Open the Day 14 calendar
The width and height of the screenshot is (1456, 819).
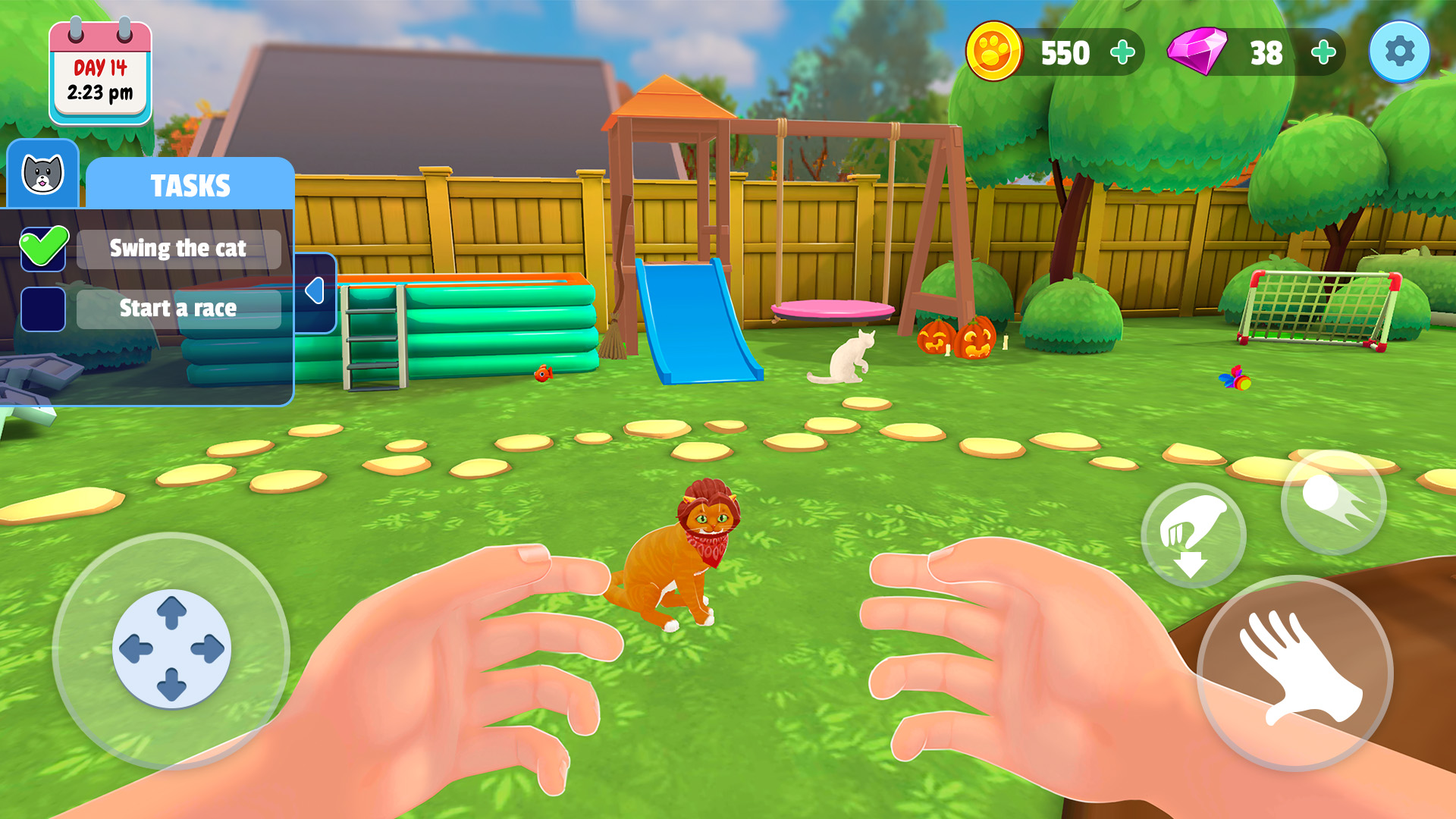(x=99, y=70)
